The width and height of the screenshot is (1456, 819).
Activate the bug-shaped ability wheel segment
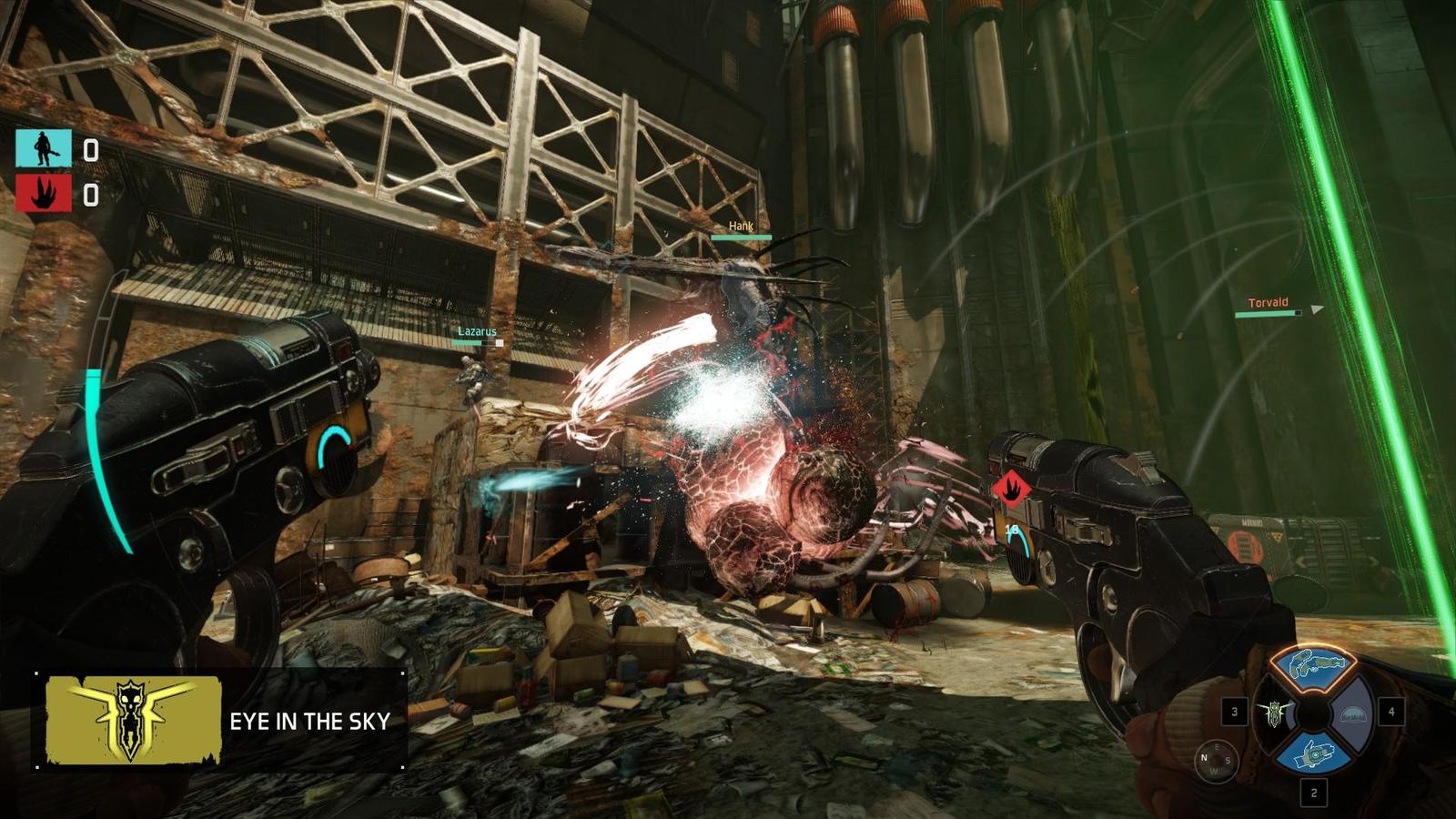(1272, 713)
